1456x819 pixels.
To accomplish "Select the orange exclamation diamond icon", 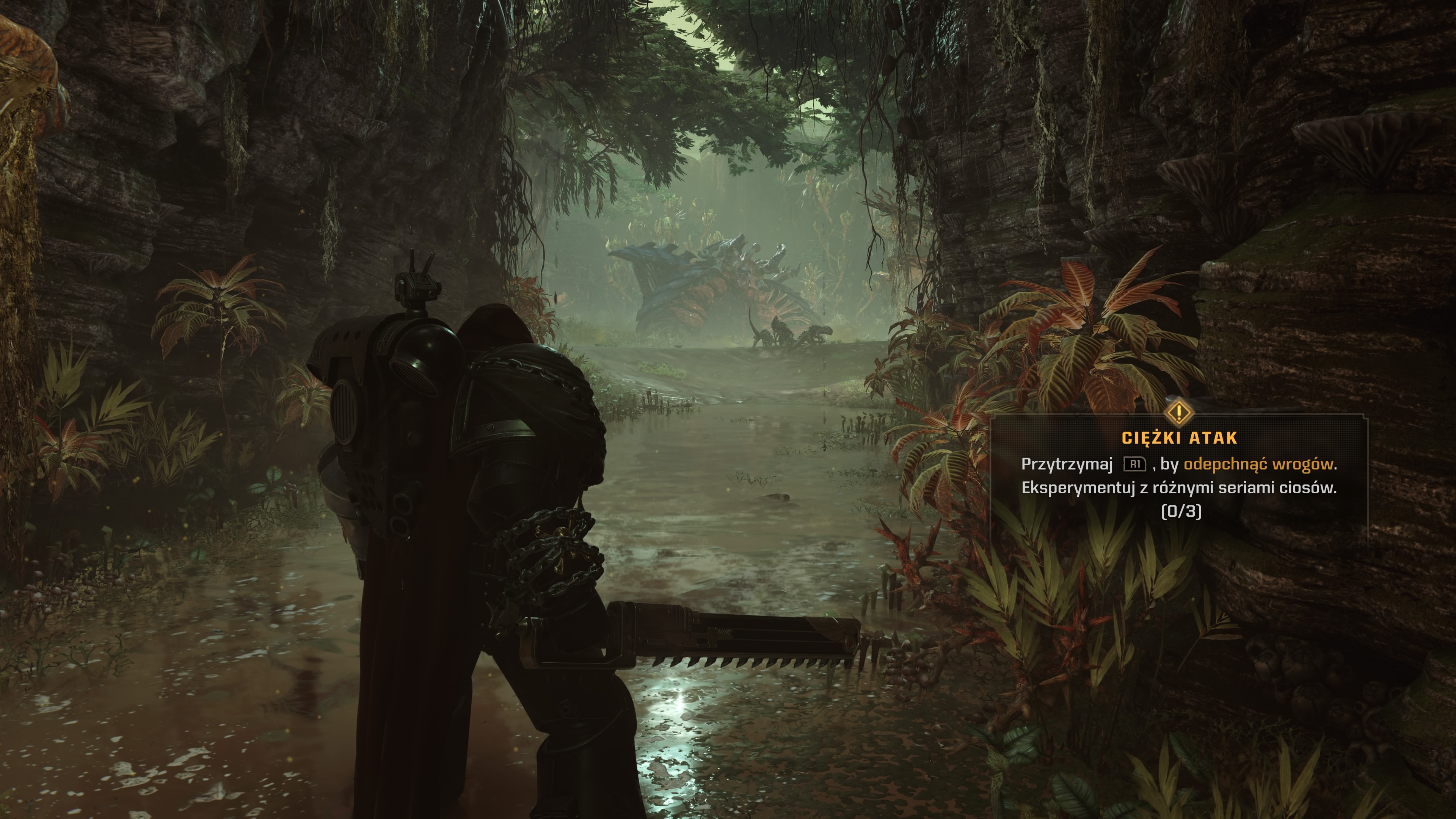I will 1179,412.
